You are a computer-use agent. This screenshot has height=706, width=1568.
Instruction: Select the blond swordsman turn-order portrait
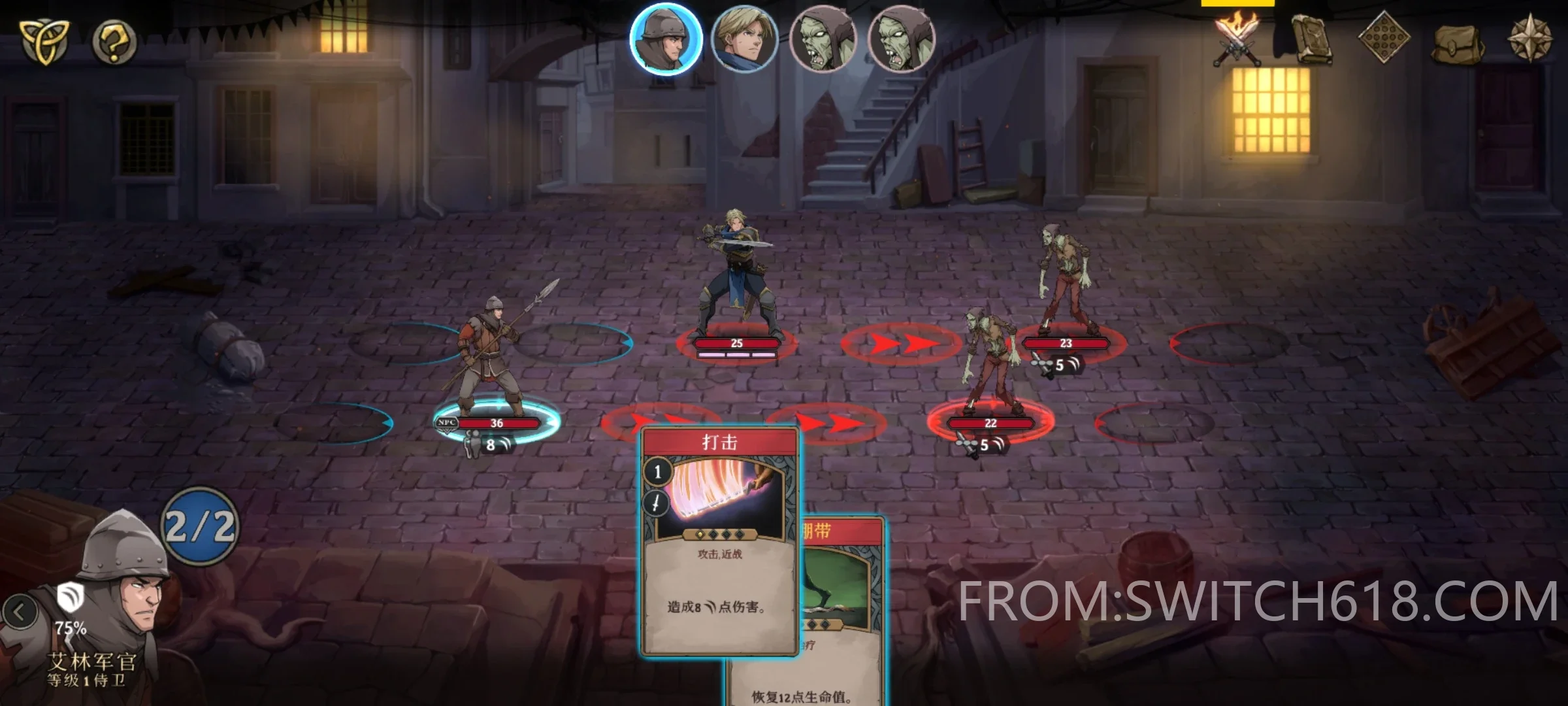(x=744, y=39)
